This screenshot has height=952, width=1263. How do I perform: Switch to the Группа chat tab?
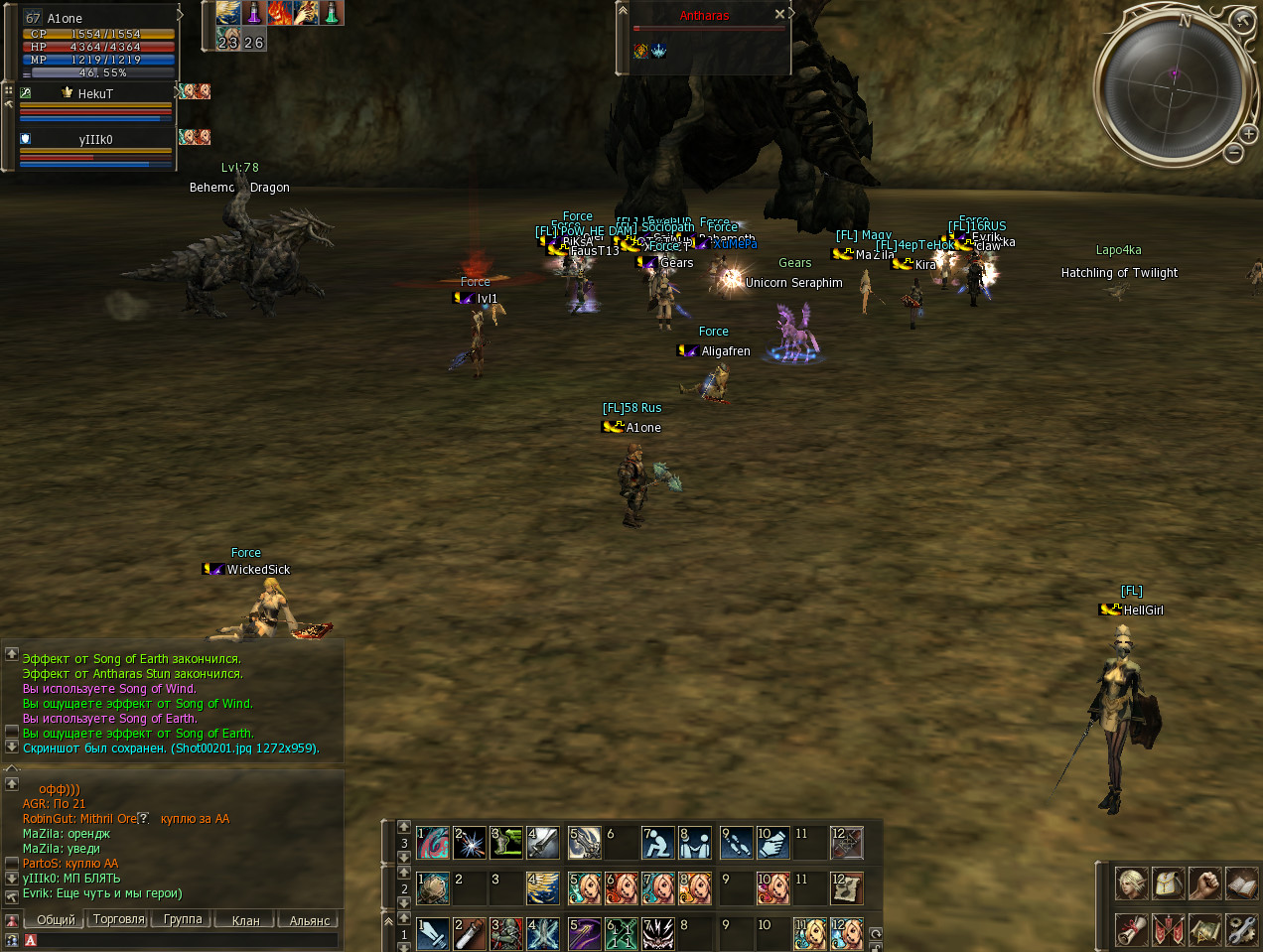pyautogui.click(x=183, y=919)
